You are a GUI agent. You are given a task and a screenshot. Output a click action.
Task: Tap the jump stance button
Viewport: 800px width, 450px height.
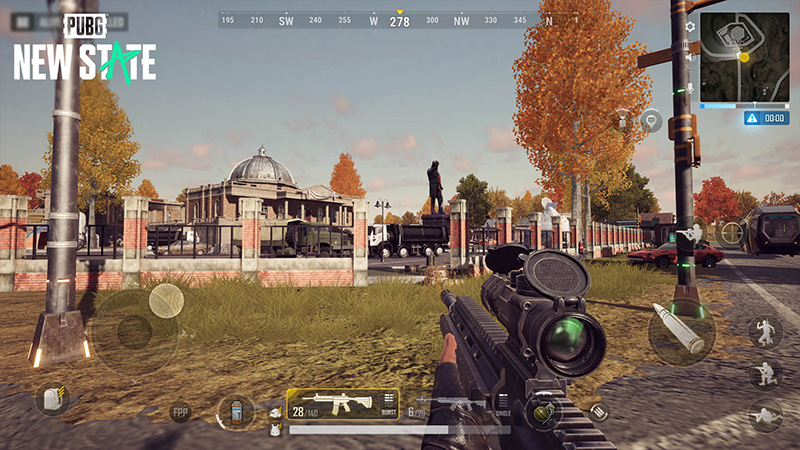pos(765,332)
